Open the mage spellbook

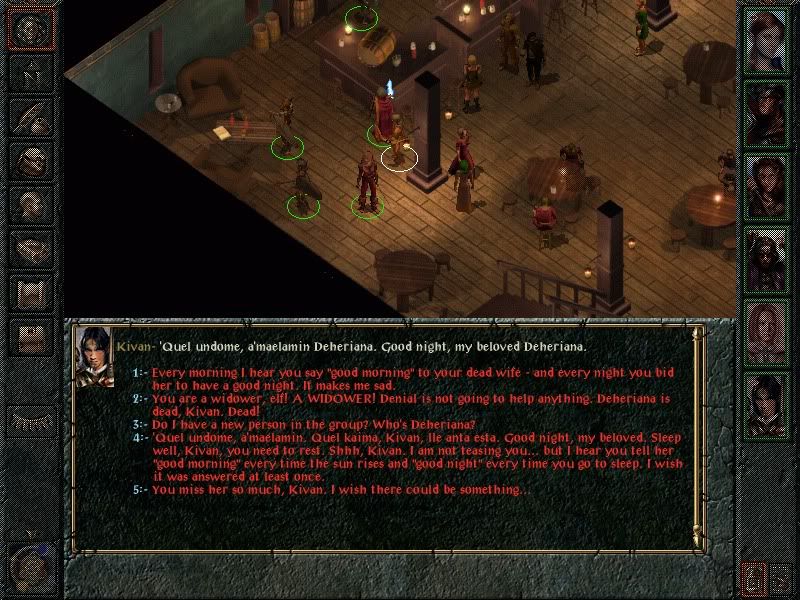(x=31, y=248)
